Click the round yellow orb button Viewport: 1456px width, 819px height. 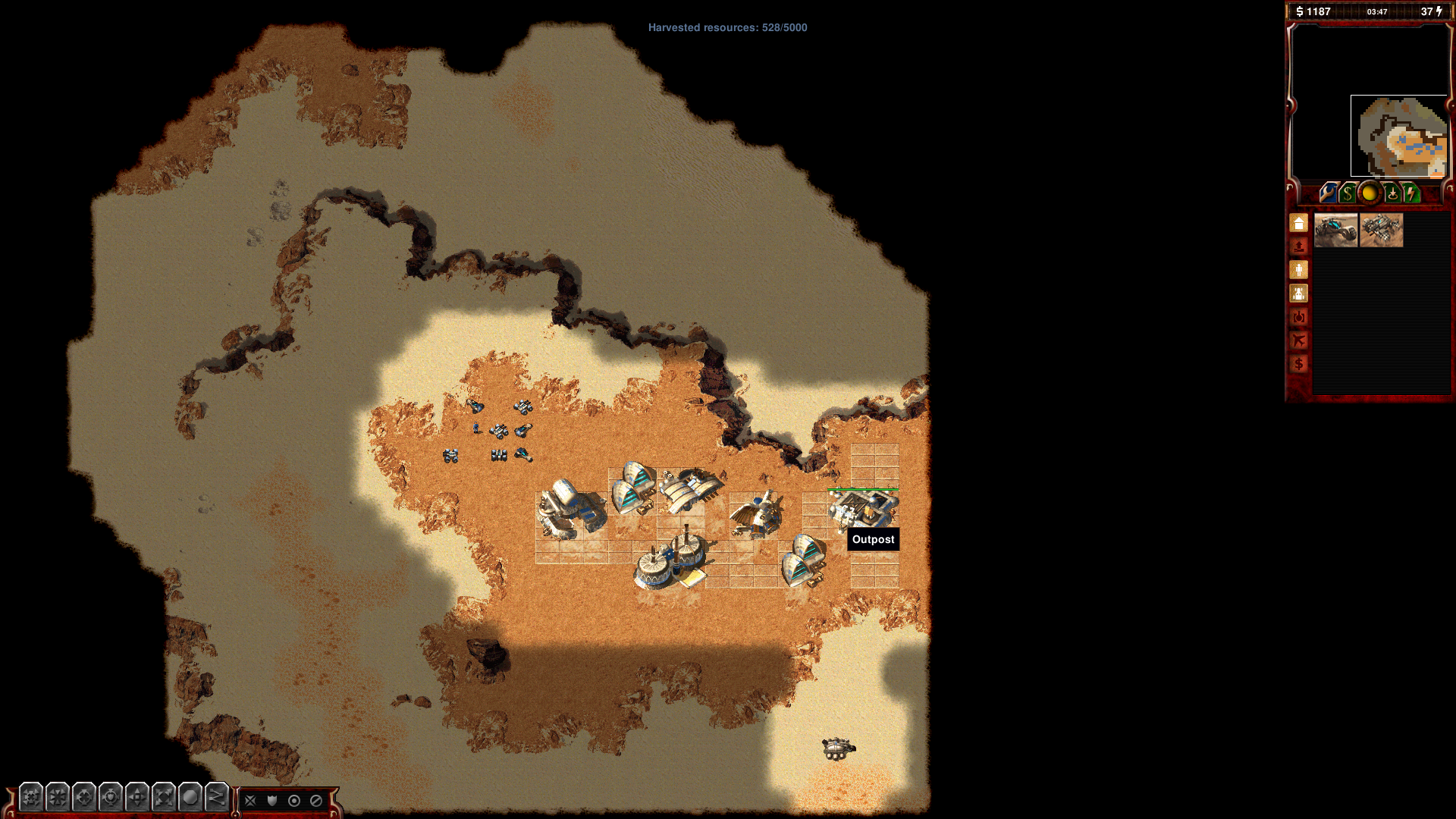click(1369, 193)
